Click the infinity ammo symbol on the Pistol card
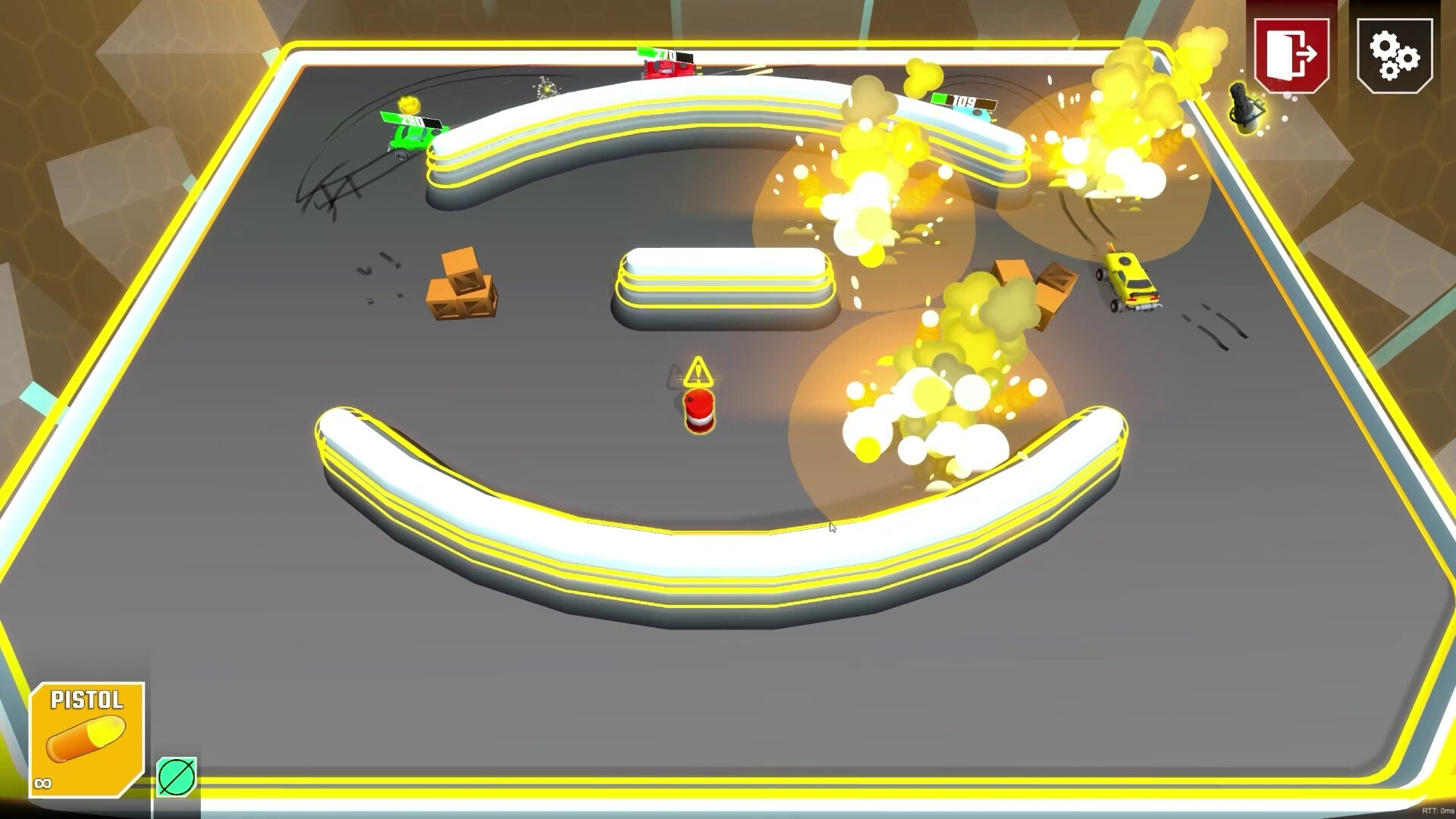 42,781
